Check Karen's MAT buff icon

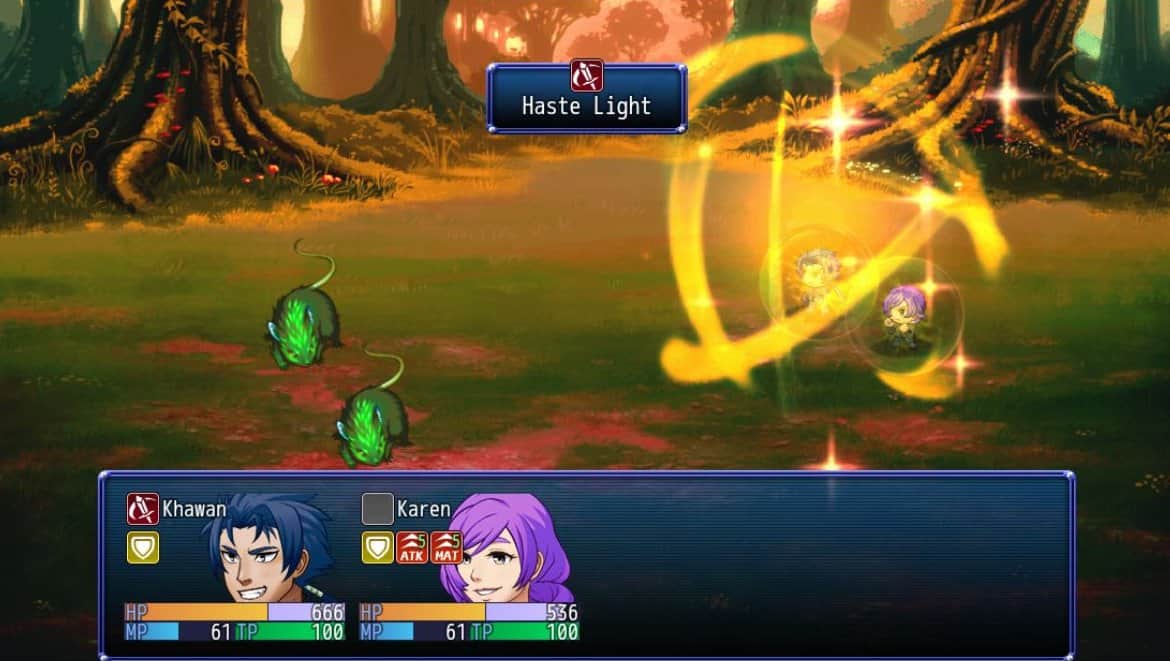pyautogui.click(x=446, y=547)
